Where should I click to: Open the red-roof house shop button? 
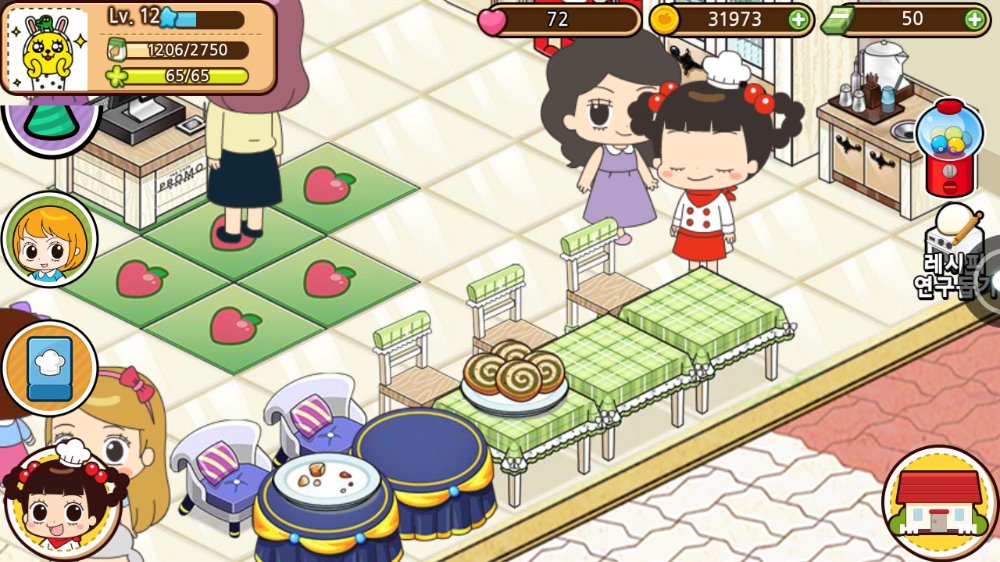938,501
